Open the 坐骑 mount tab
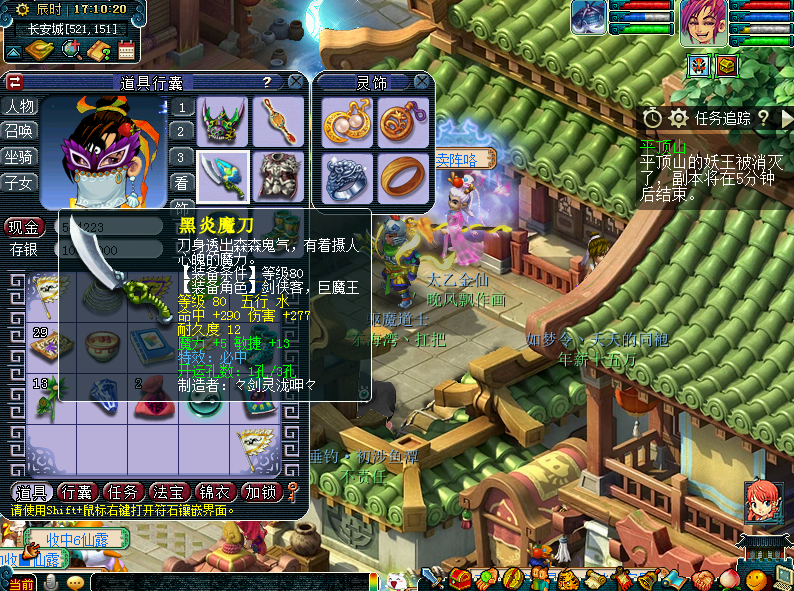Viewport: 794px width, 591px height. 20,157
